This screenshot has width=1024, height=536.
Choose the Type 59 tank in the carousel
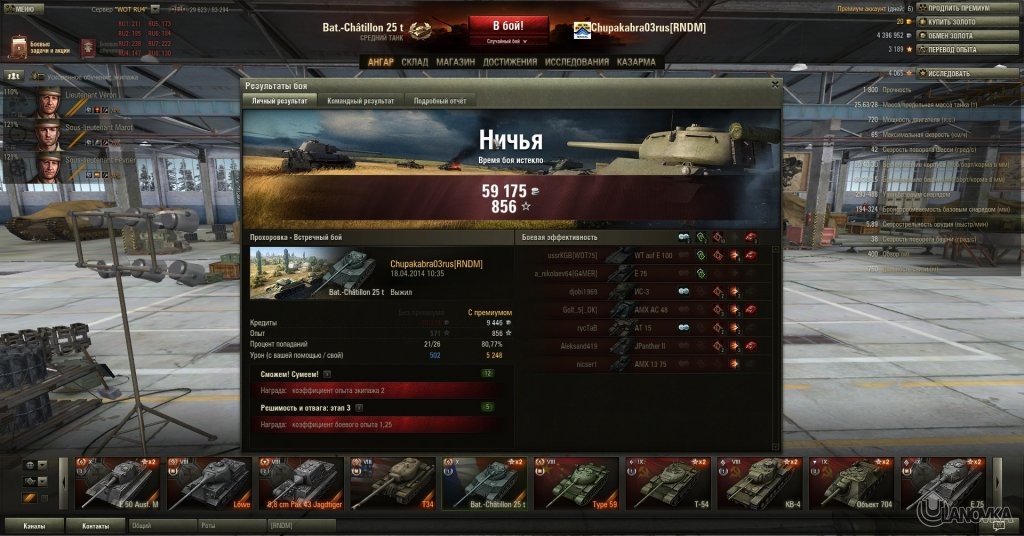[576, 484]
